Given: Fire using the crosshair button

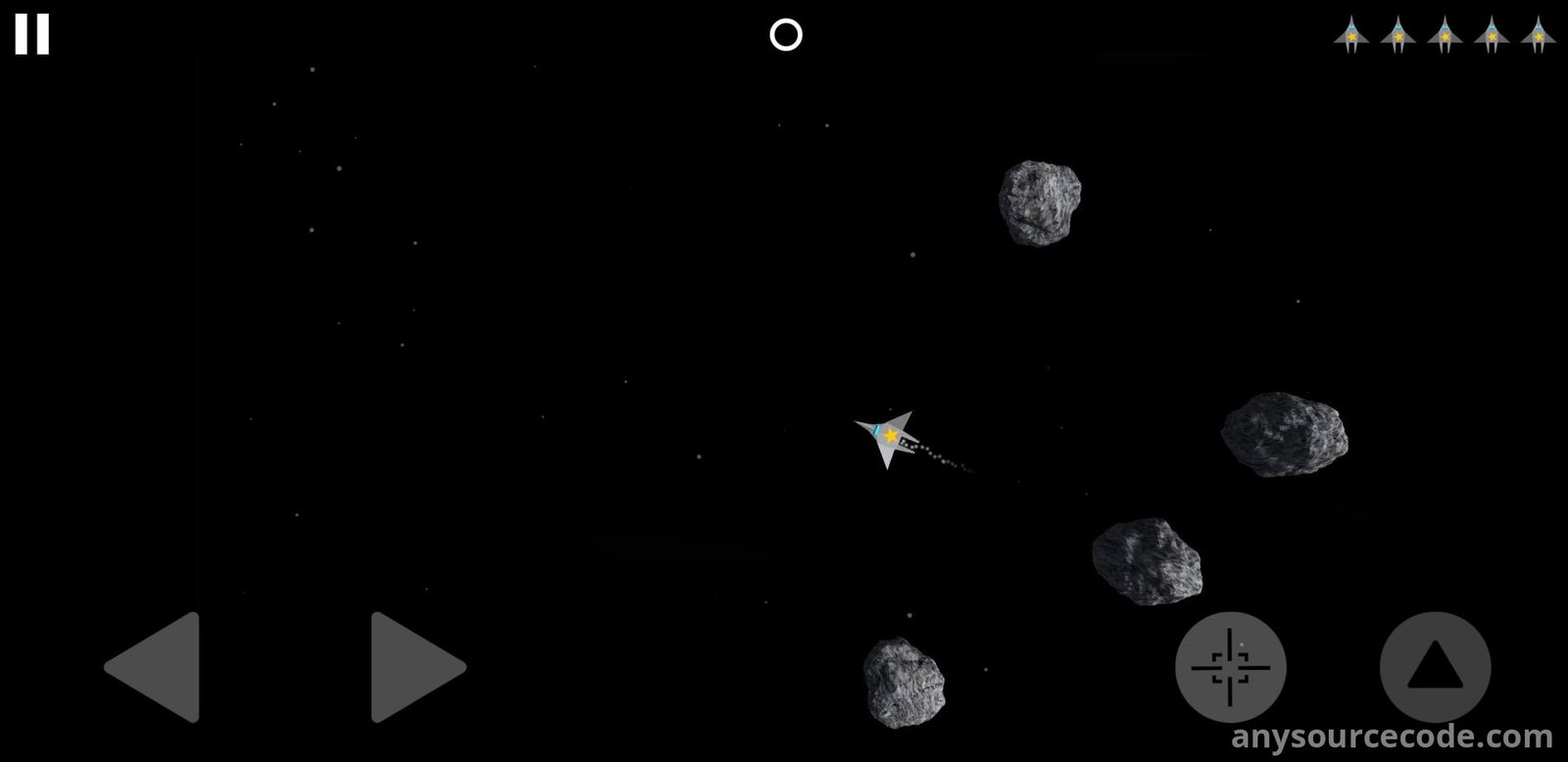Looking at the screenshot, I should point(1230,667).
